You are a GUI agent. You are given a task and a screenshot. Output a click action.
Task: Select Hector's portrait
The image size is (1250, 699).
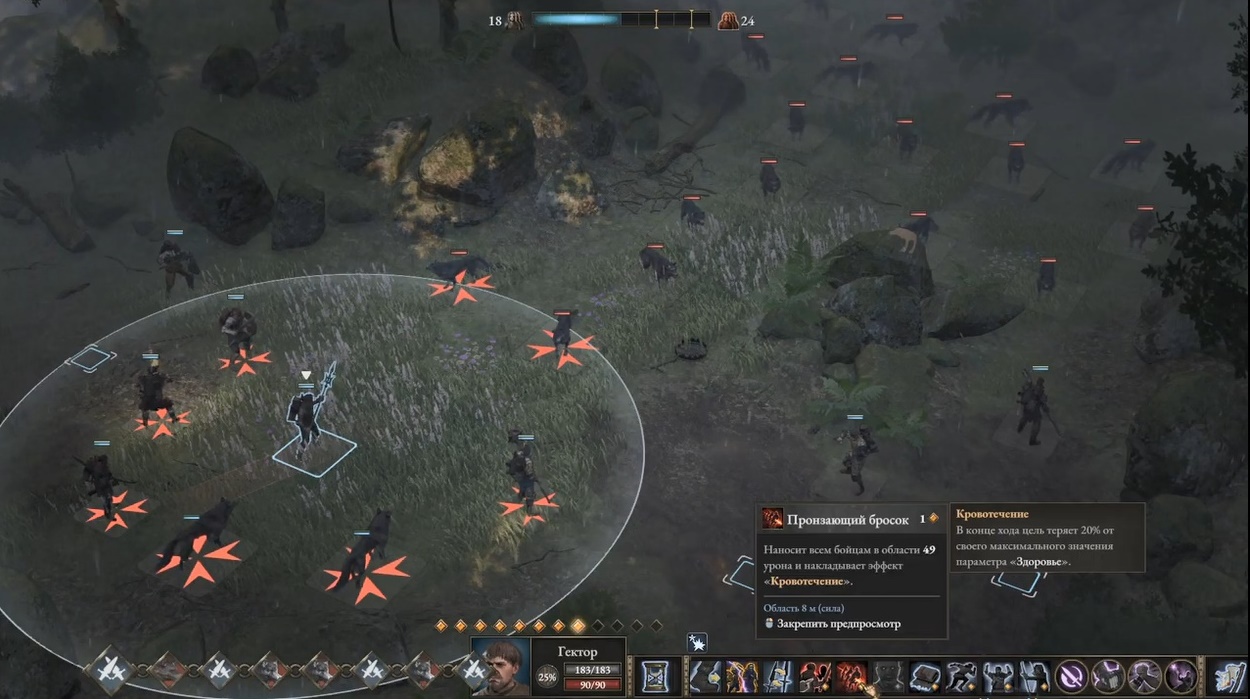499,667
